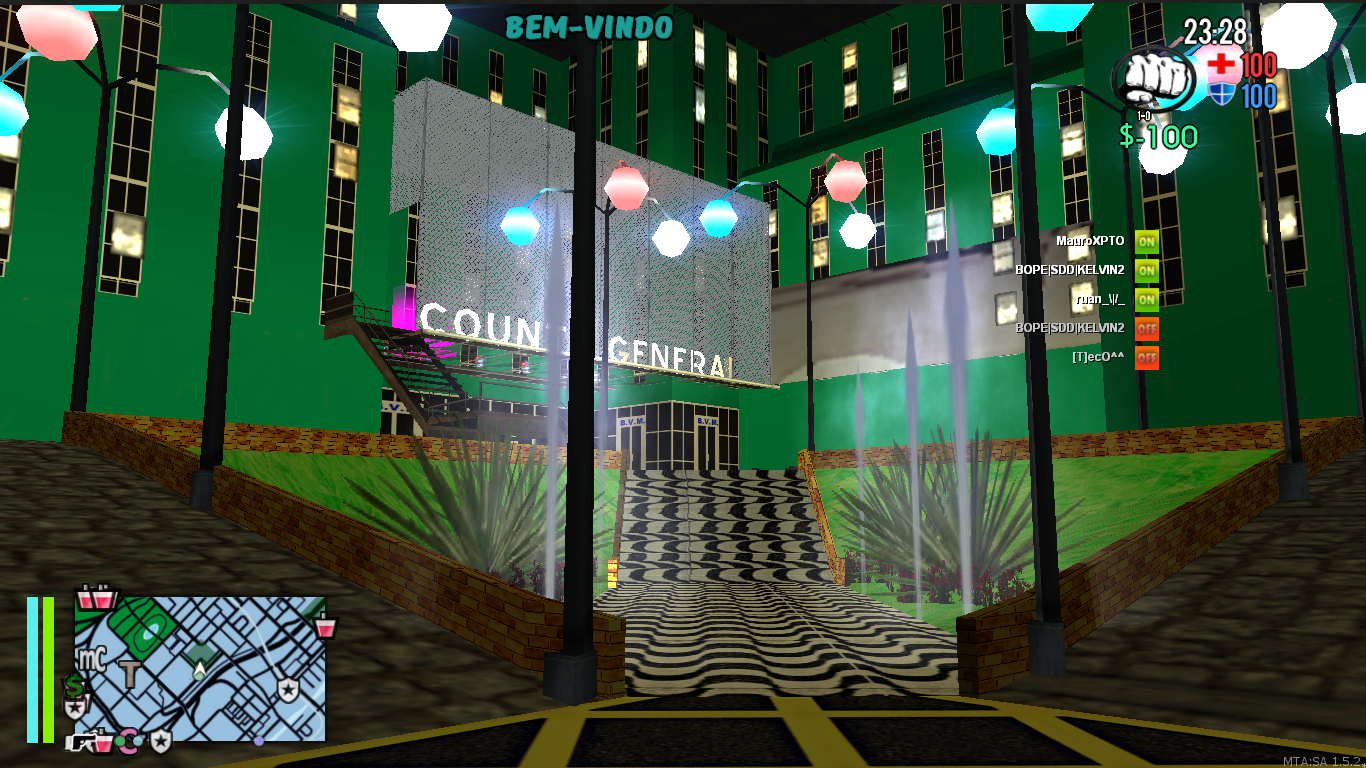Click the pink C blip on the radar
Viewport: 1366px width, 768px height.
tap(129, 742)
